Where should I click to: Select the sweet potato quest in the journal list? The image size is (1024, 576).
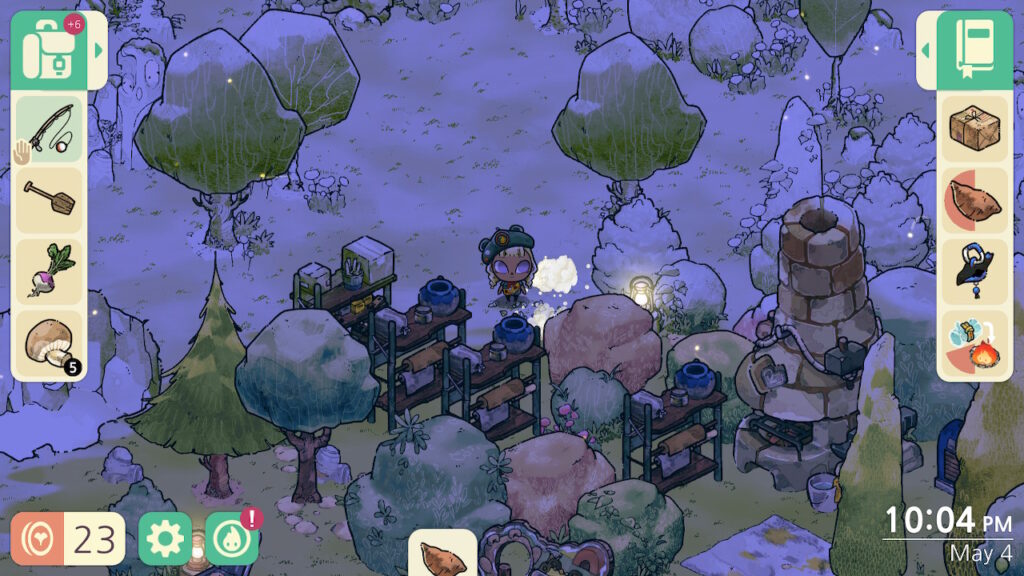tap(977, 200)
